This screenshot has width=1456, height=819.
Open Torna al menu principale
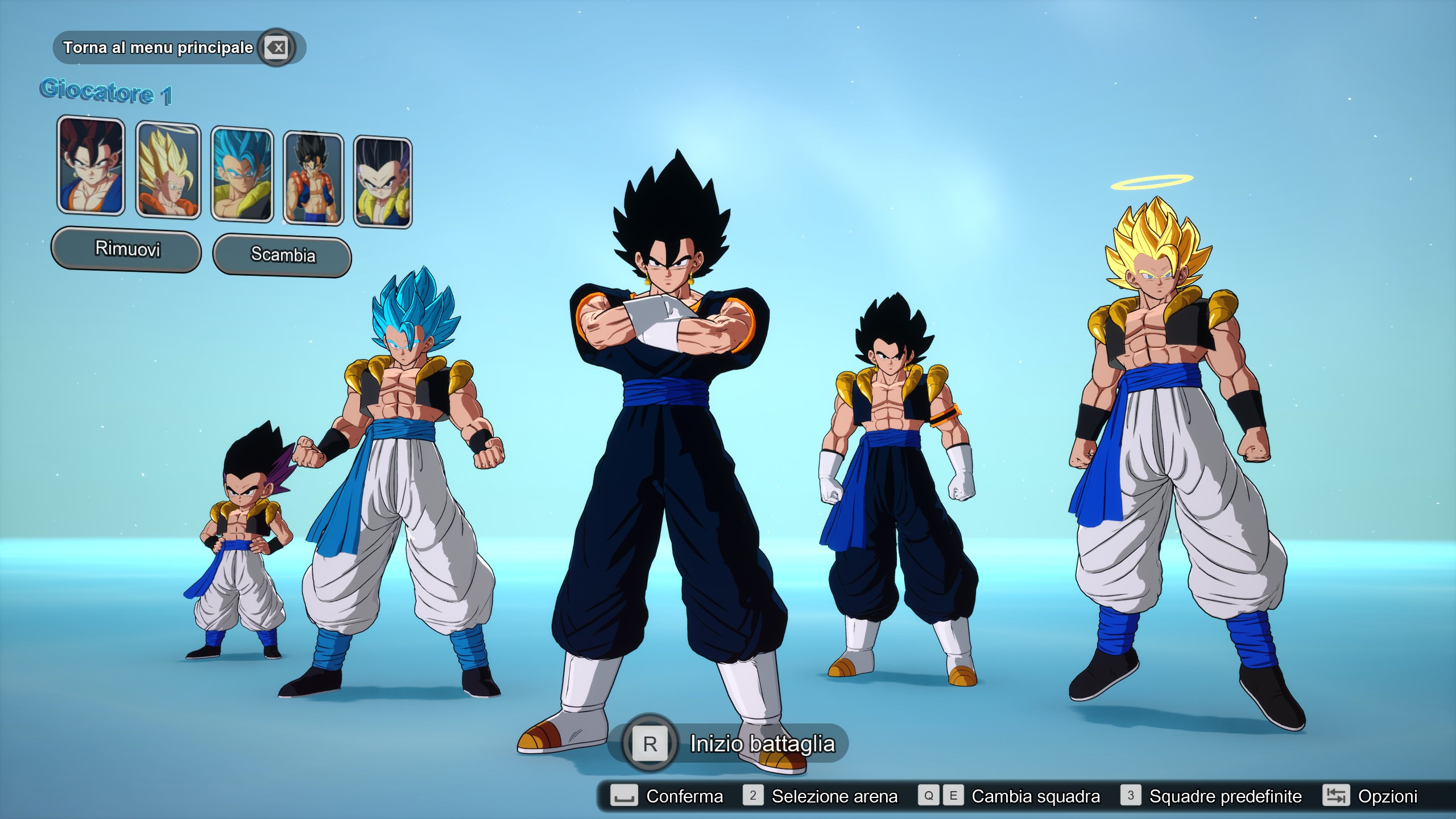point(158,48)
